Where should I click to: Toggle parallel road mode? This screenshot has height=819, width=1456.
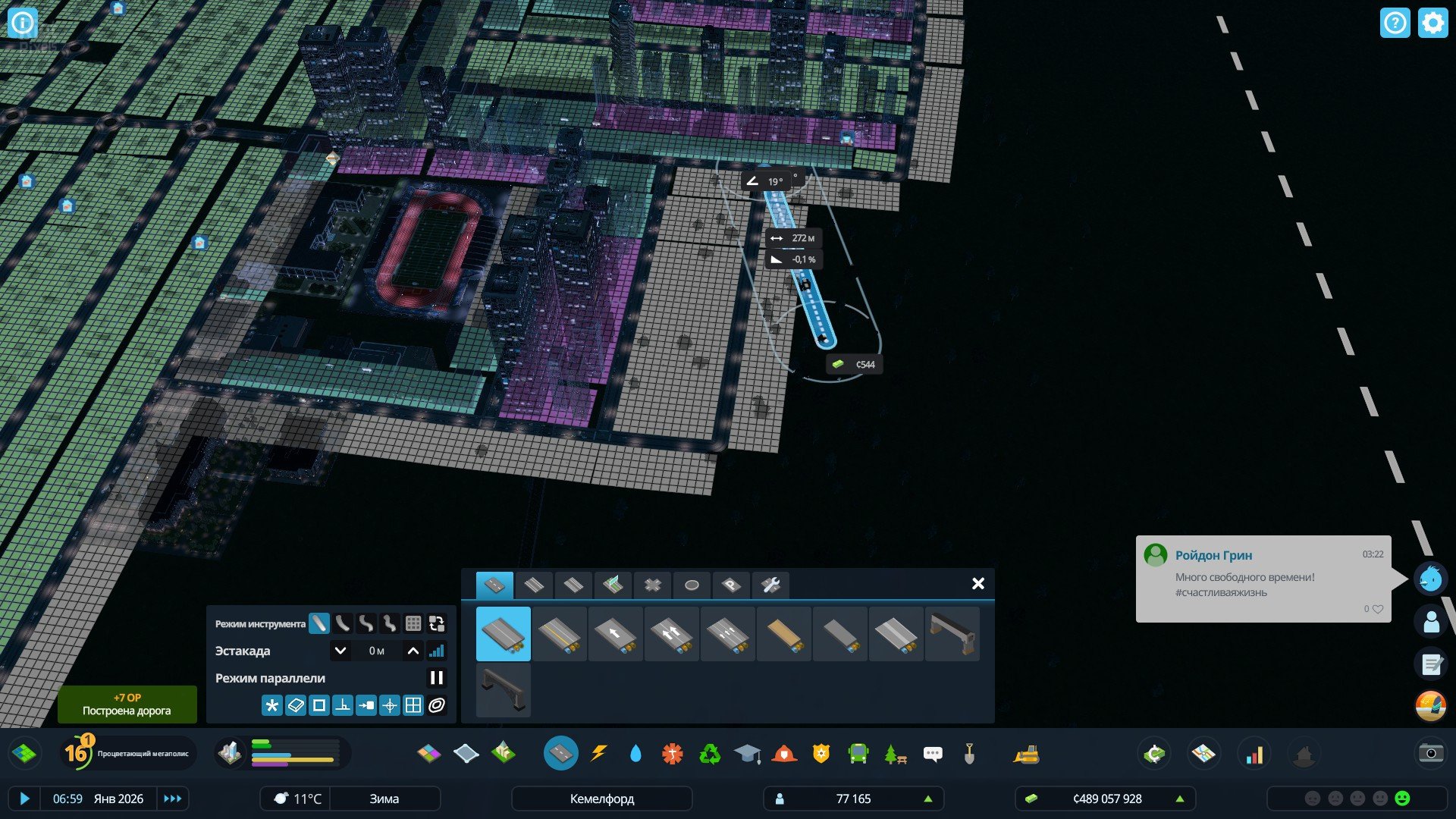[x=436, y=678]
